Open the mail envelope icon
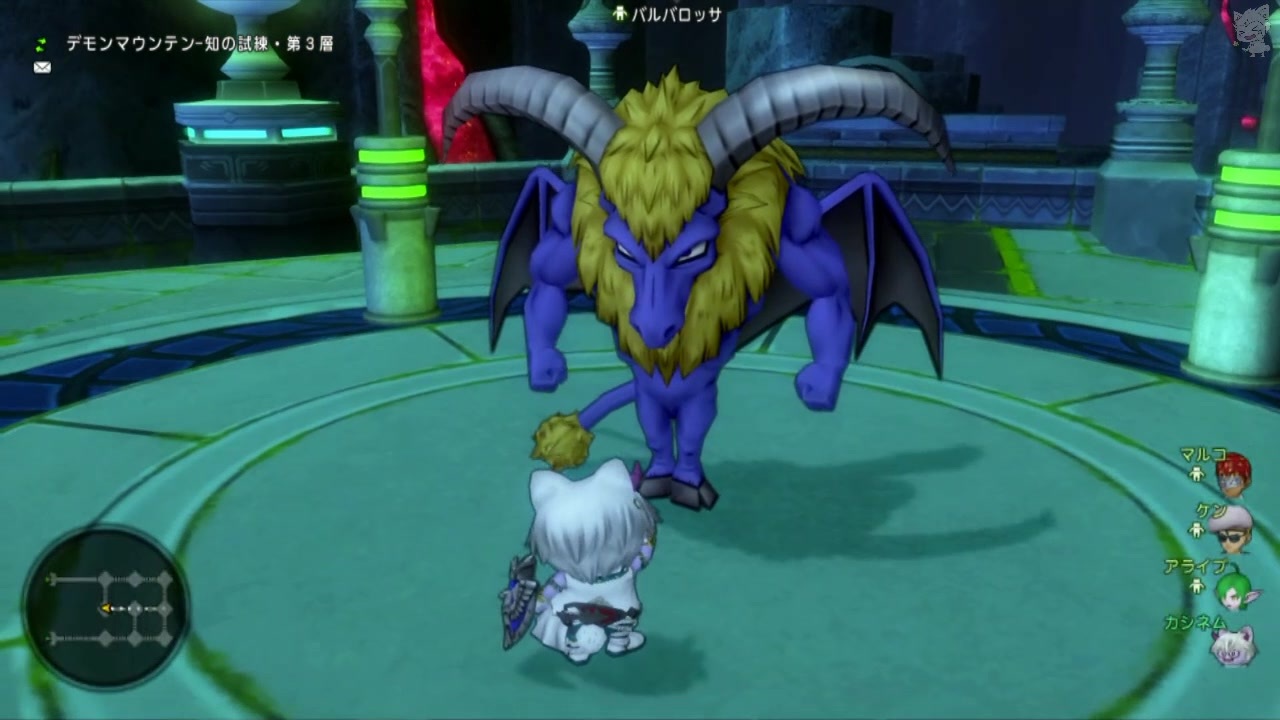The width and height of the screenshot is (1280, 720). pyautogui.click(x=40, y=67)
